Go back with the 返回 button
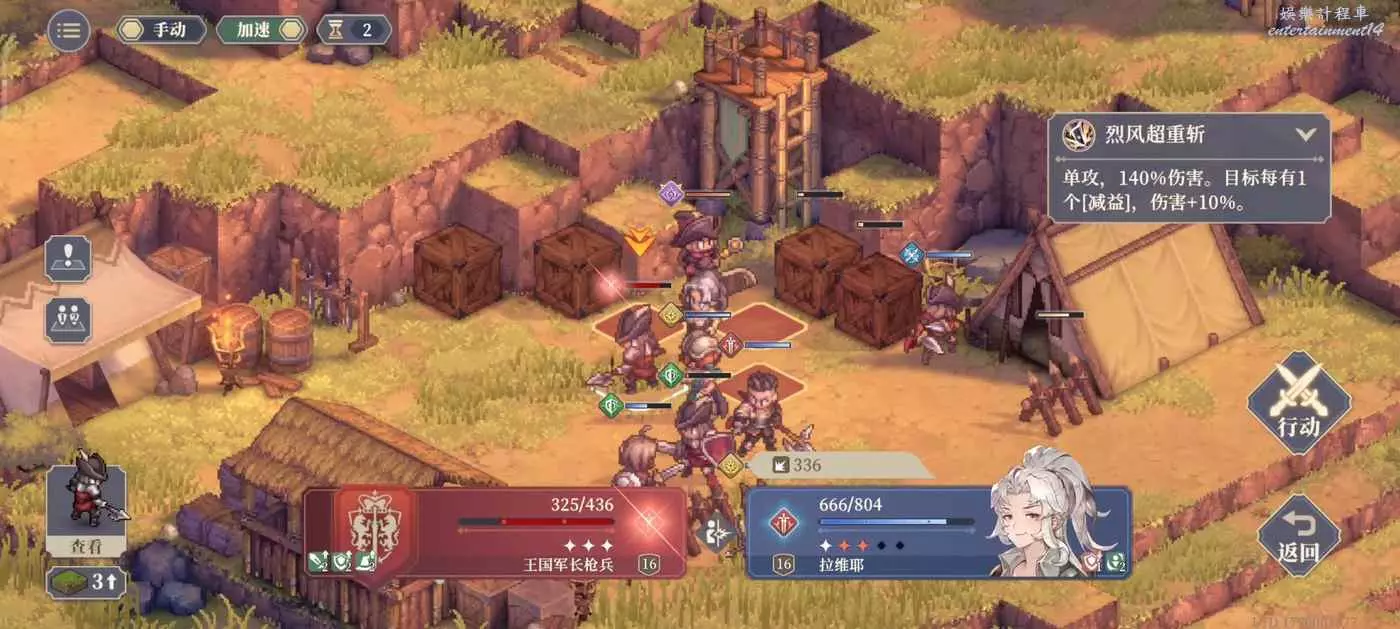This screenshot has width=1400, height=629. click(x=1298, y=535)
